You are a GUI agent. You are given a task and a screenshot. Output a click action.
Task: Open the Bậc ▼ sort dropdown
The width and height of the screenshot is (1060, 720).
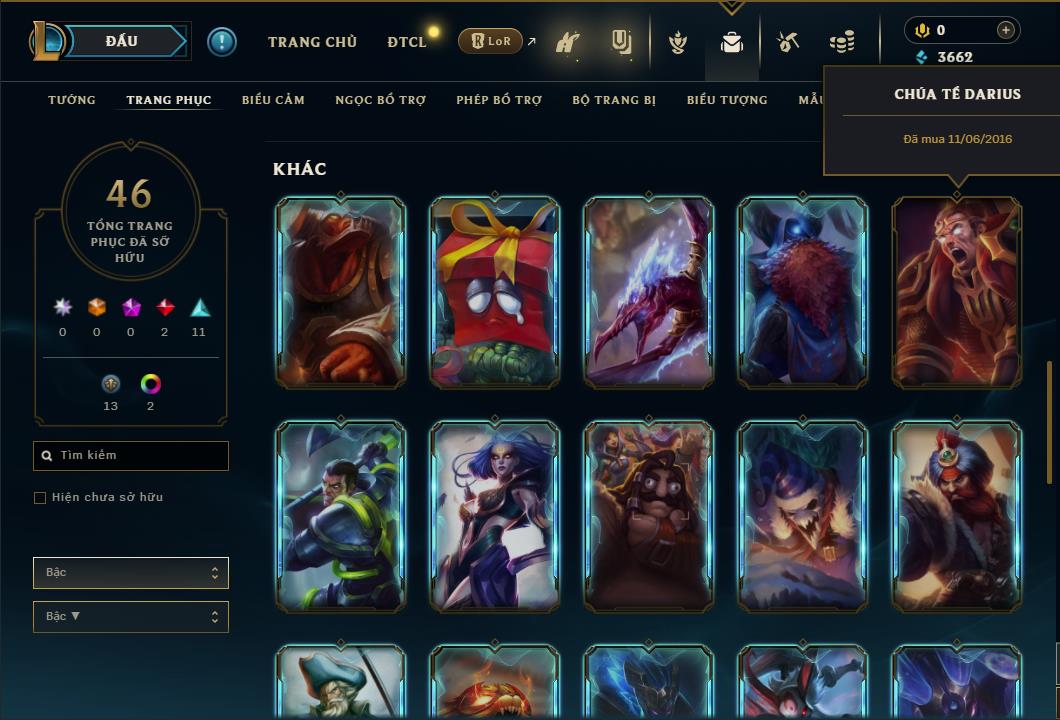(x=131, y=617)
